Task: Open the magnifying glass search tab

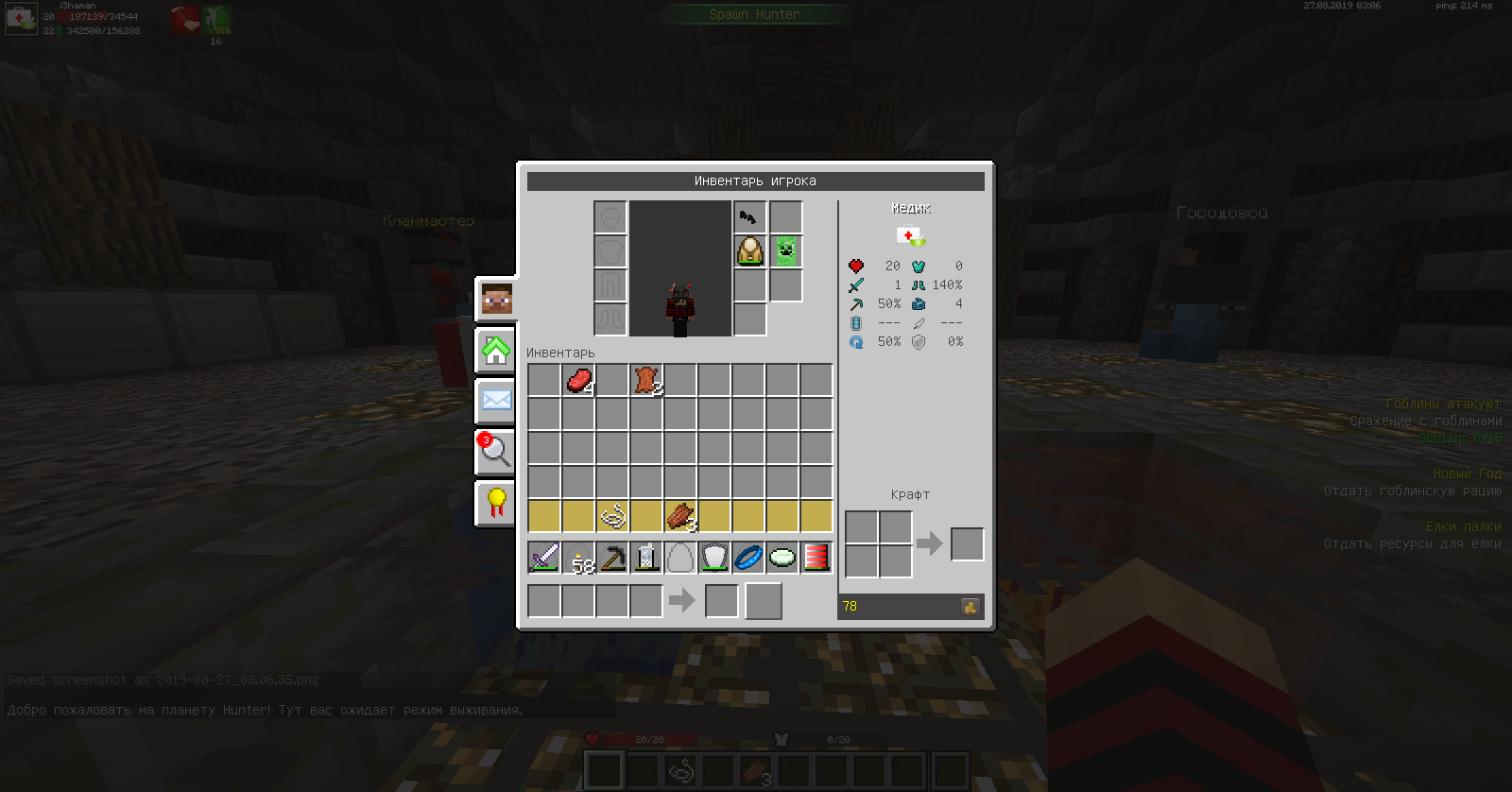Action: 495,451
